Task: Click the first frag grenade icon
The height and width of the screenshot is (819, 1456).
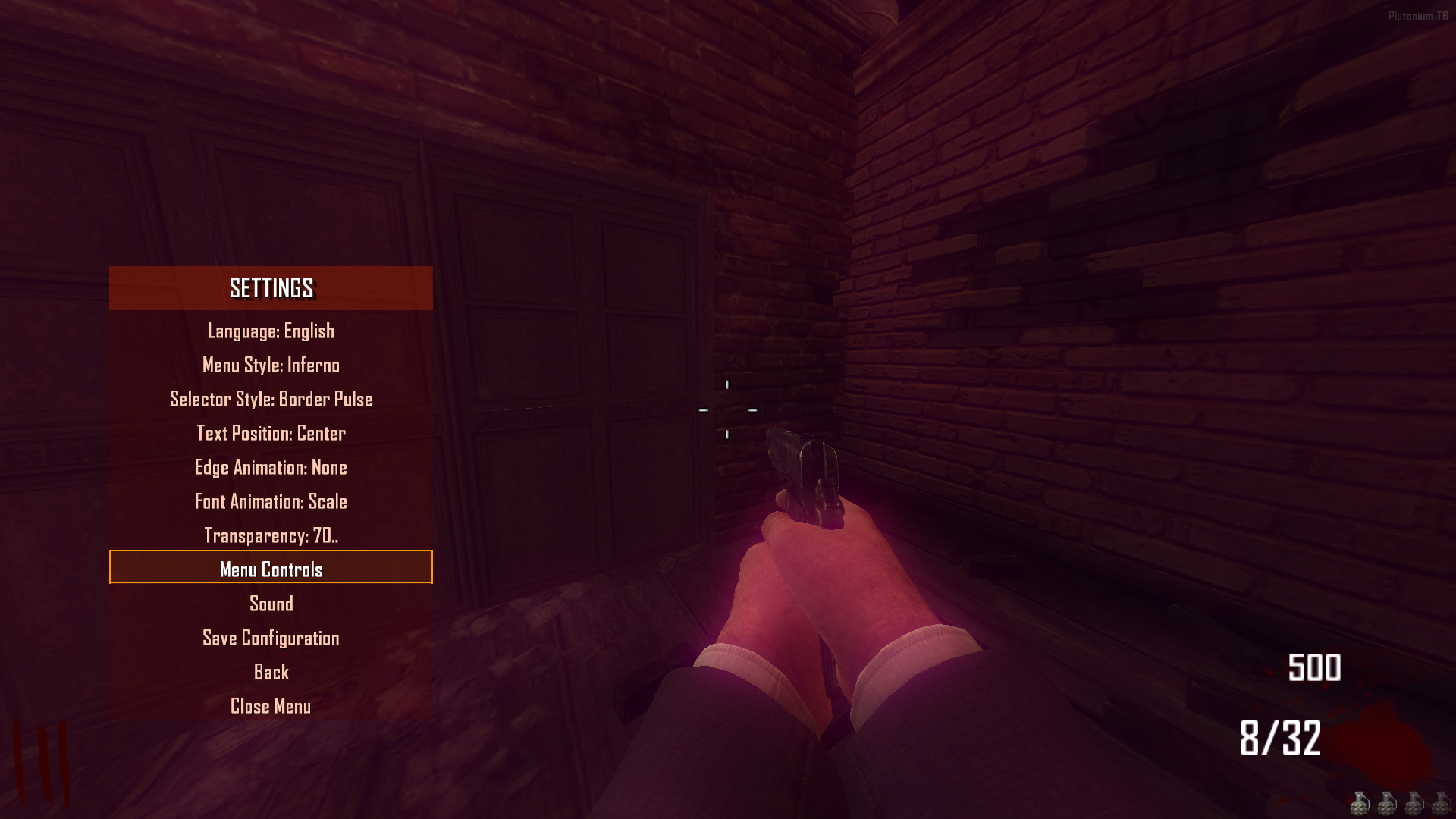Action: [1359, 805]
